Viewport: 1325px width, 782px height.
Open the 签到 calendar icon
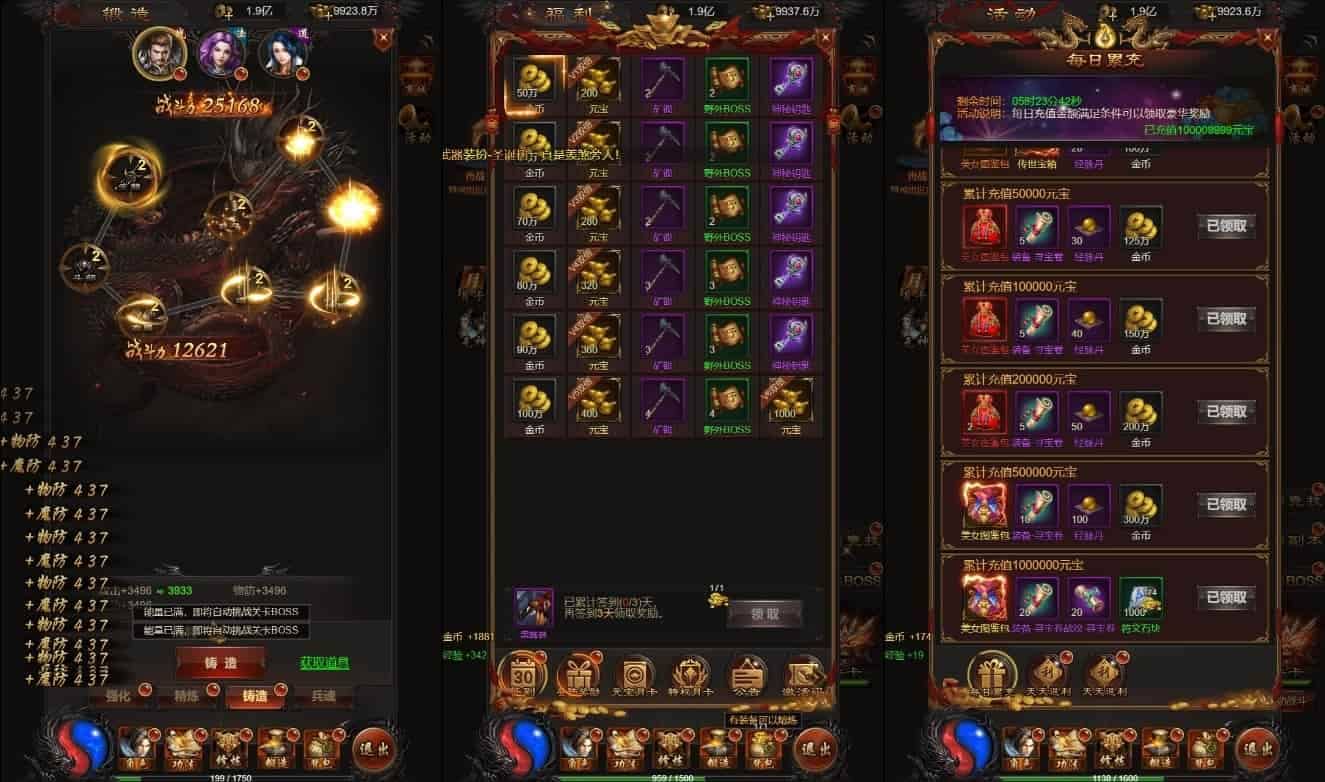tap(523, 675)
